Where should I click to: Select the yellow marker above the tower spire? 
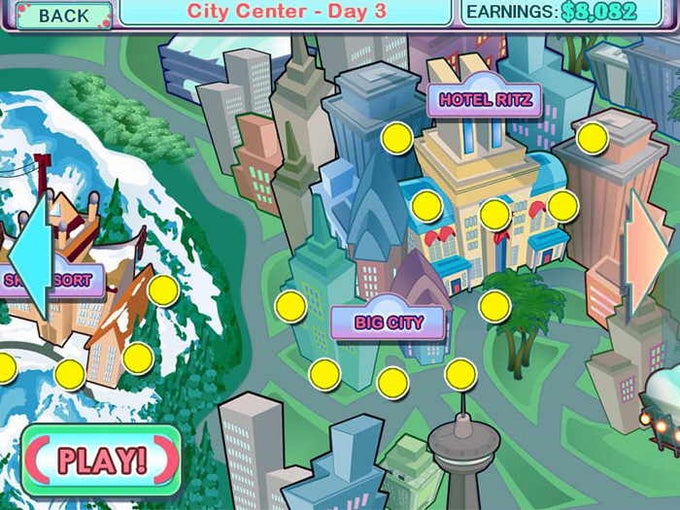click(x=460, y=374)
